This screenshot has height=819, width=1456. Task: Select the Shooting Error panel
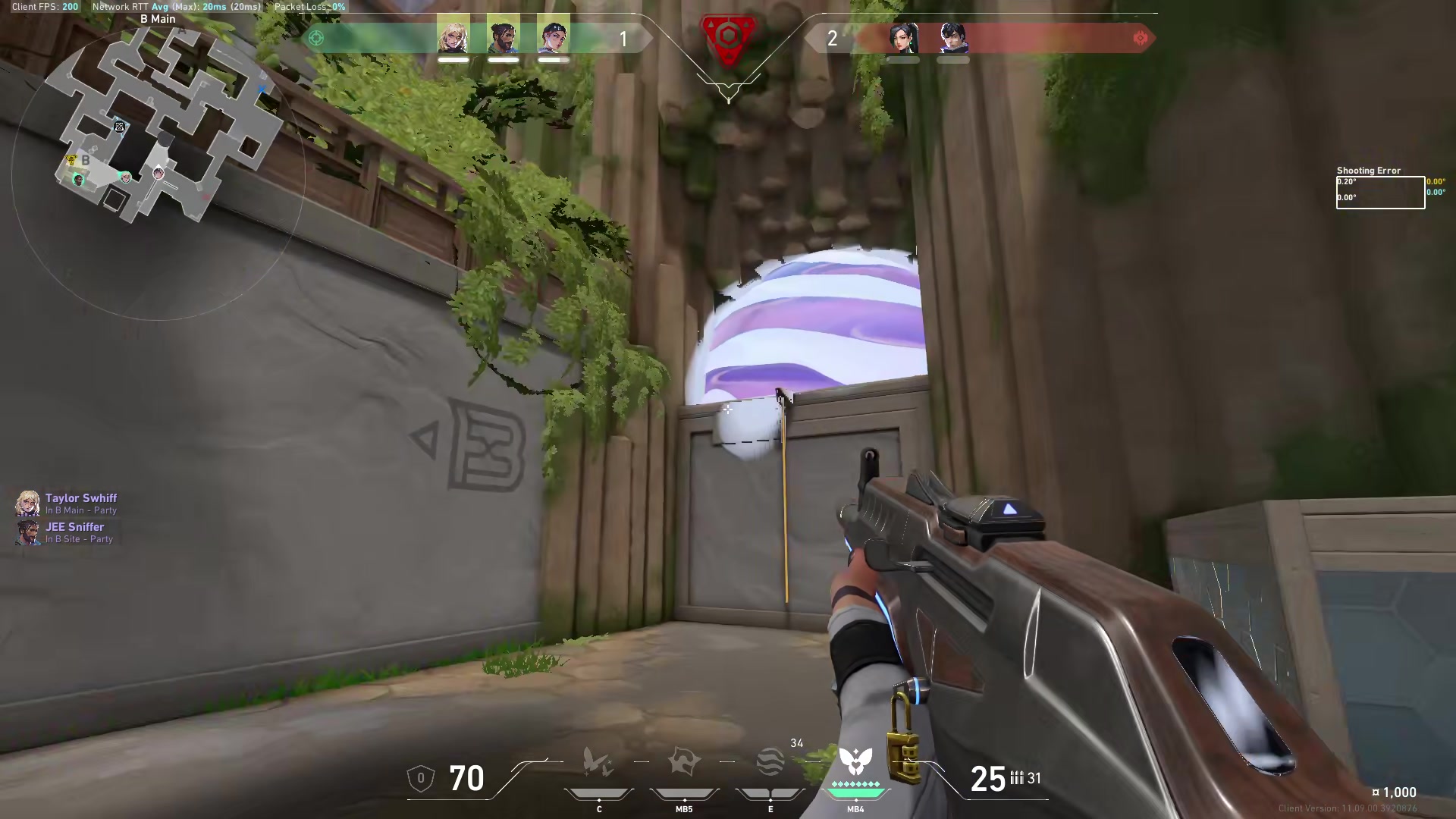[x=1379, y=191]
